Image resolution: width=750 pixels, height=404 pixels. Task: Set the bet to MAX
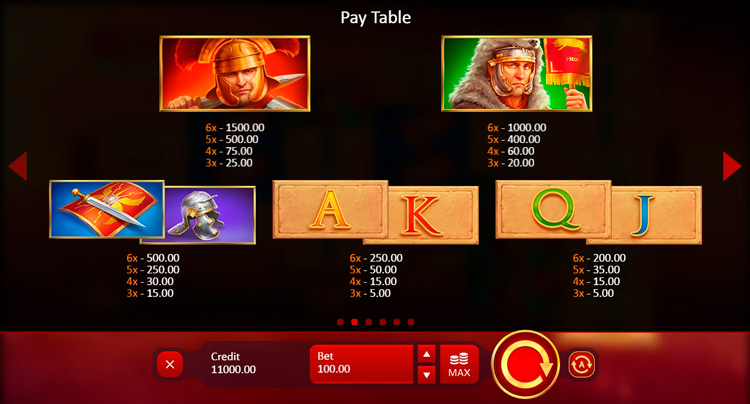click(459, 364)
